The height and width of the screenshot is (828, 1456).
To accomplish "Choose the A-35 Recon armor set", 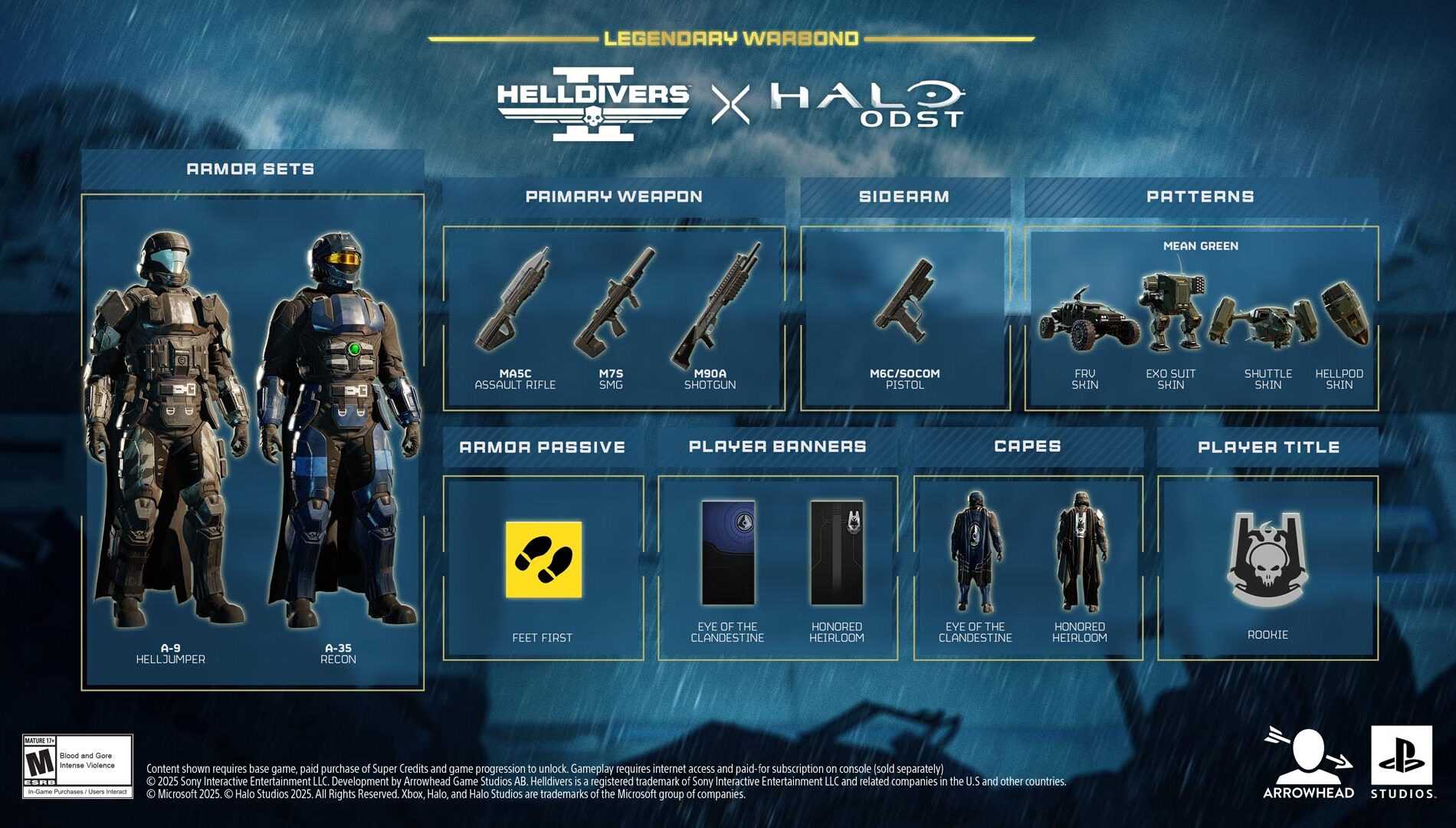I will coord(339,429).
